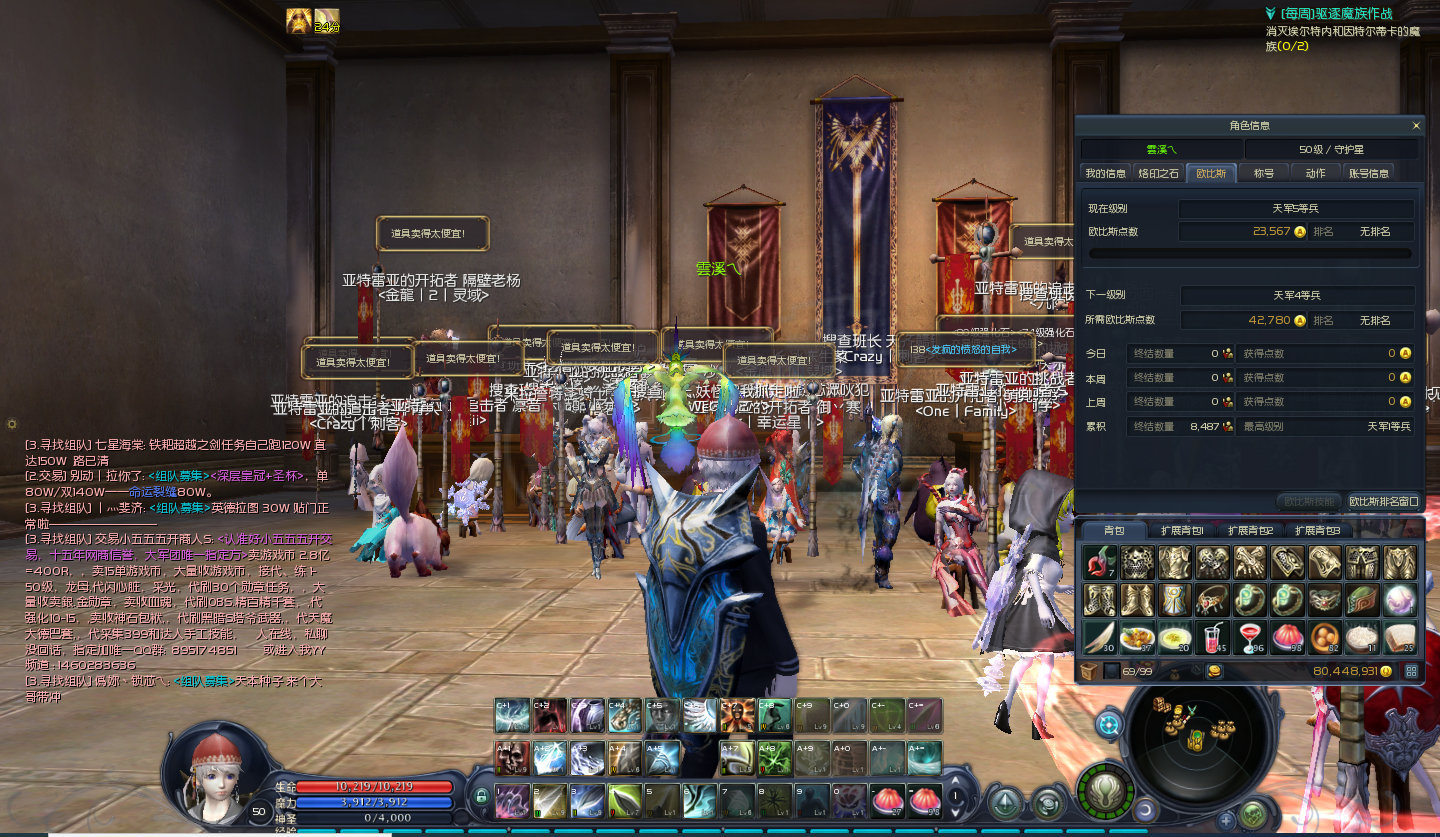Switch to the 动作 tab
The image size is (1440, 837).
click(1315, 173)
